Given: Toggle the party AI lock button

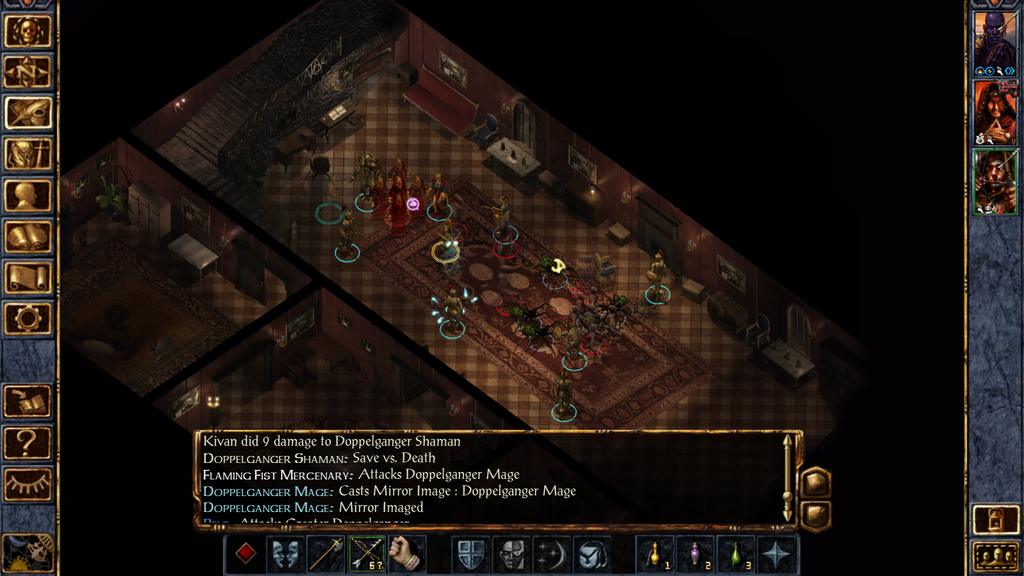Looking at the screenshot, I should pyautogui.click(x=995, y=520).
